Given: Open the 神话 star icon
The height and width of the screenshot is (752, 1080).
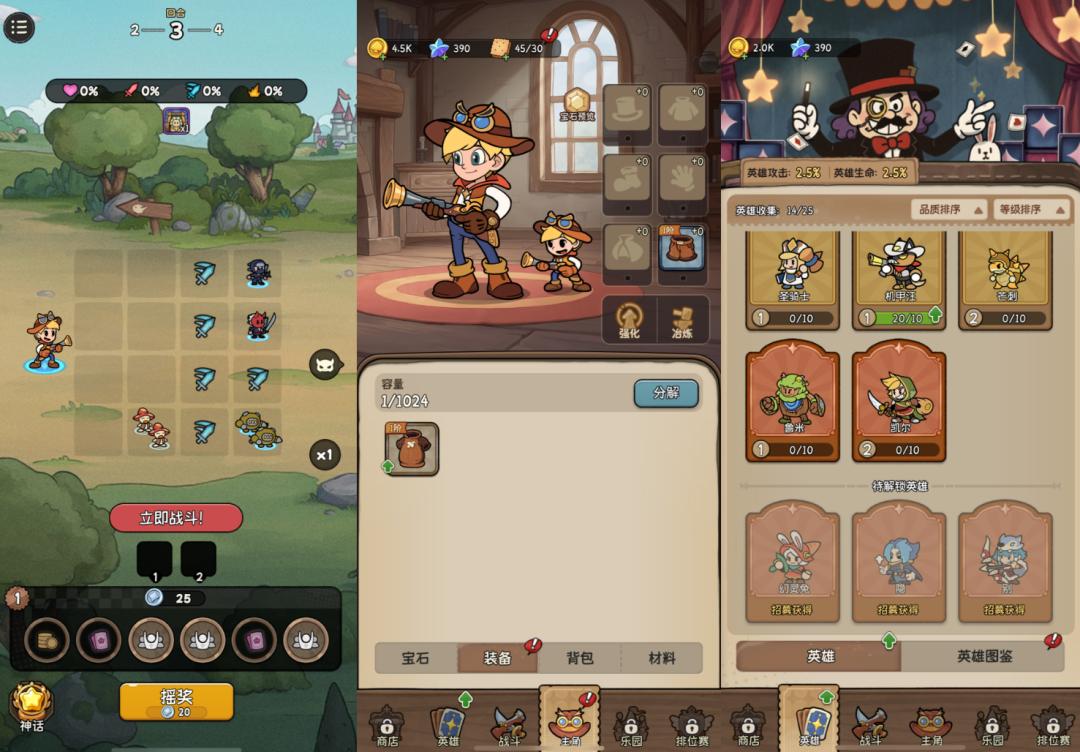Looking at the screenshot, I should click(x=31, y=706).
